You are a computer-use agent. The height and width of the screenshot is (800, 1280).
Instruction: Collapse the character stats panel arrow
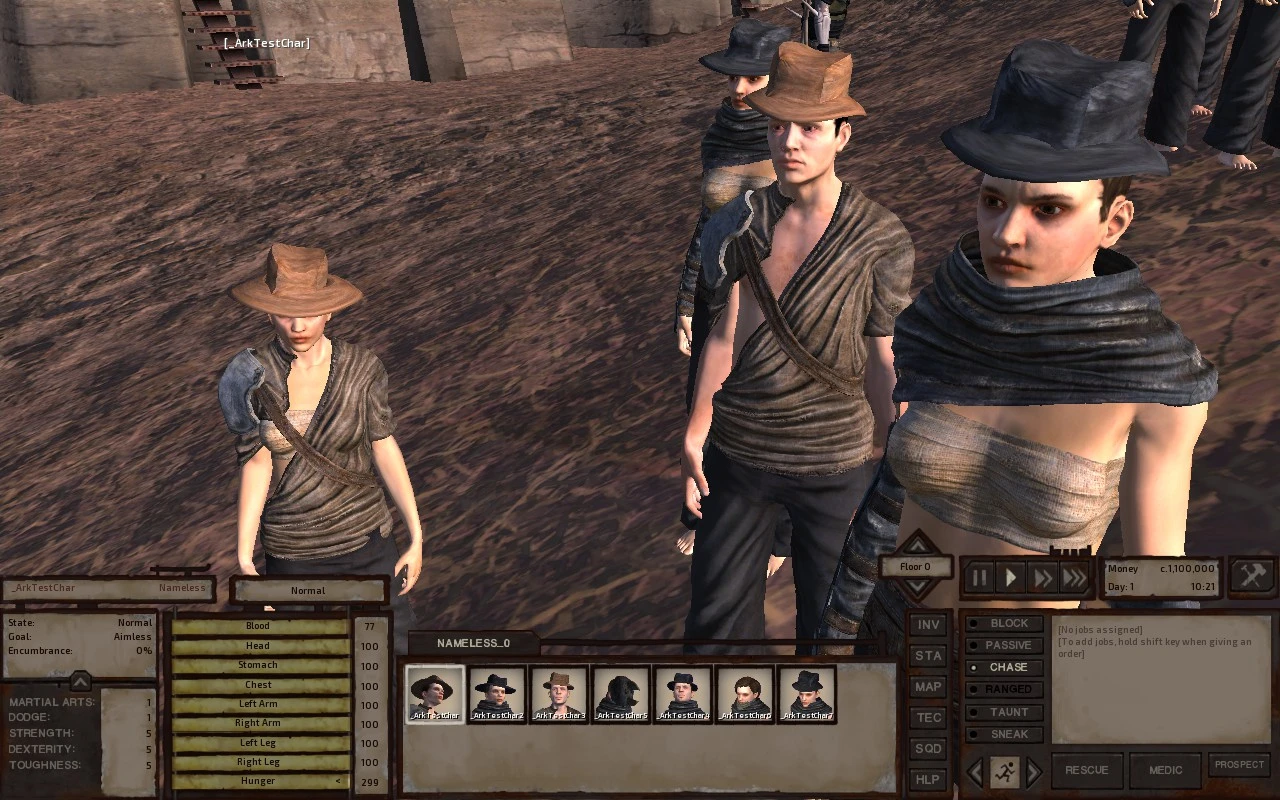80,681
